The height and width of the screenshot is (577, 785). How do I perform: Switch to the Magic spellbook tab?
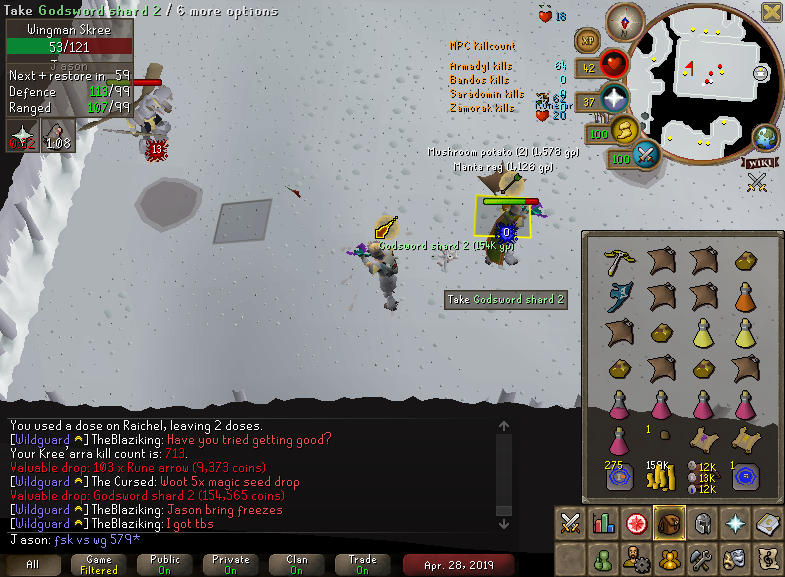(x=767, y=523)
